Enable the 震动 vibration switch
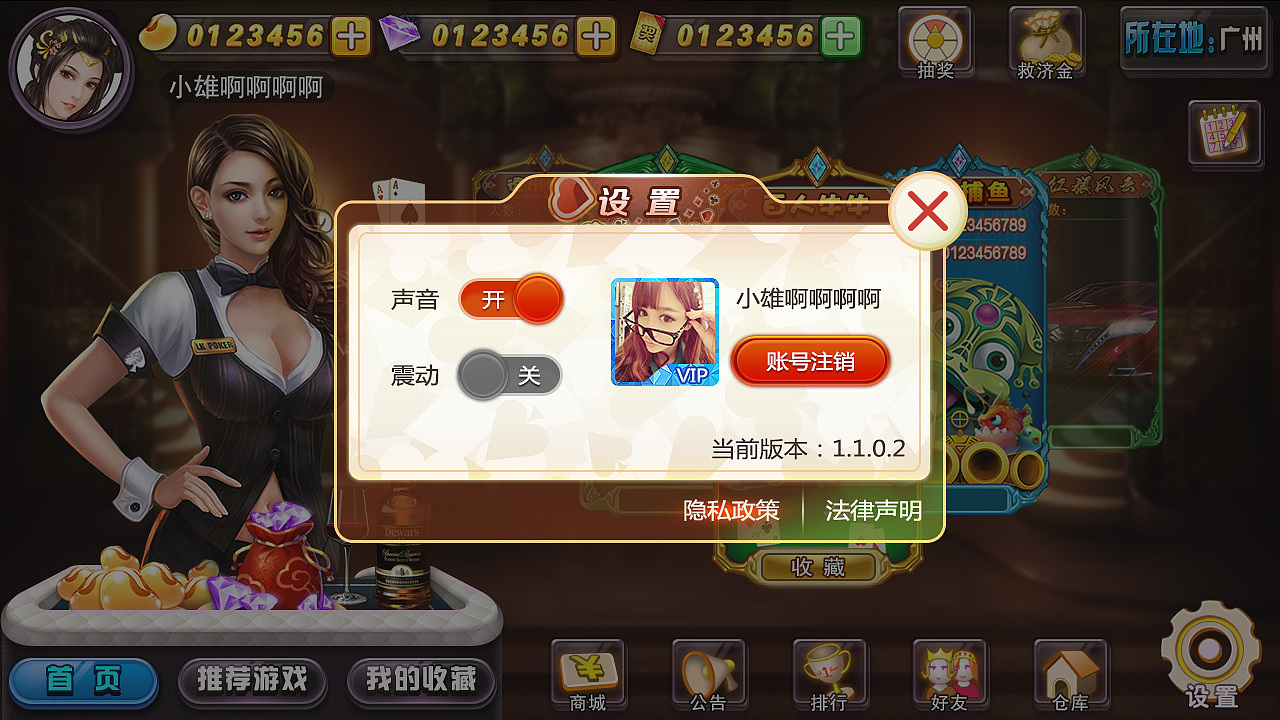 (x=510, y=374)
